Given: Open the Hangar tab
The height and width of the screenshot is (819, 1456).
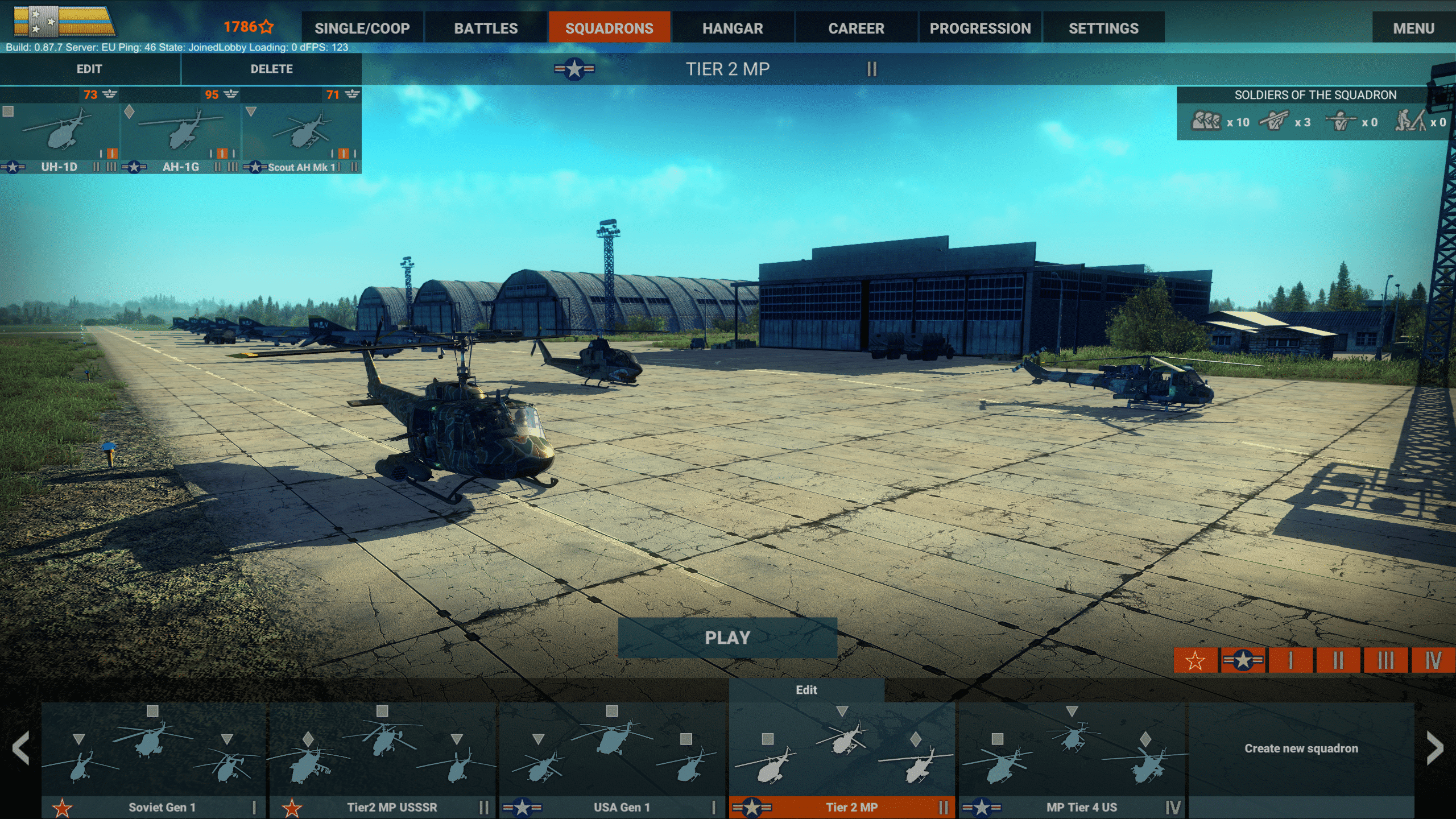Looking at the screenshot, I should [x=733, y=28].
